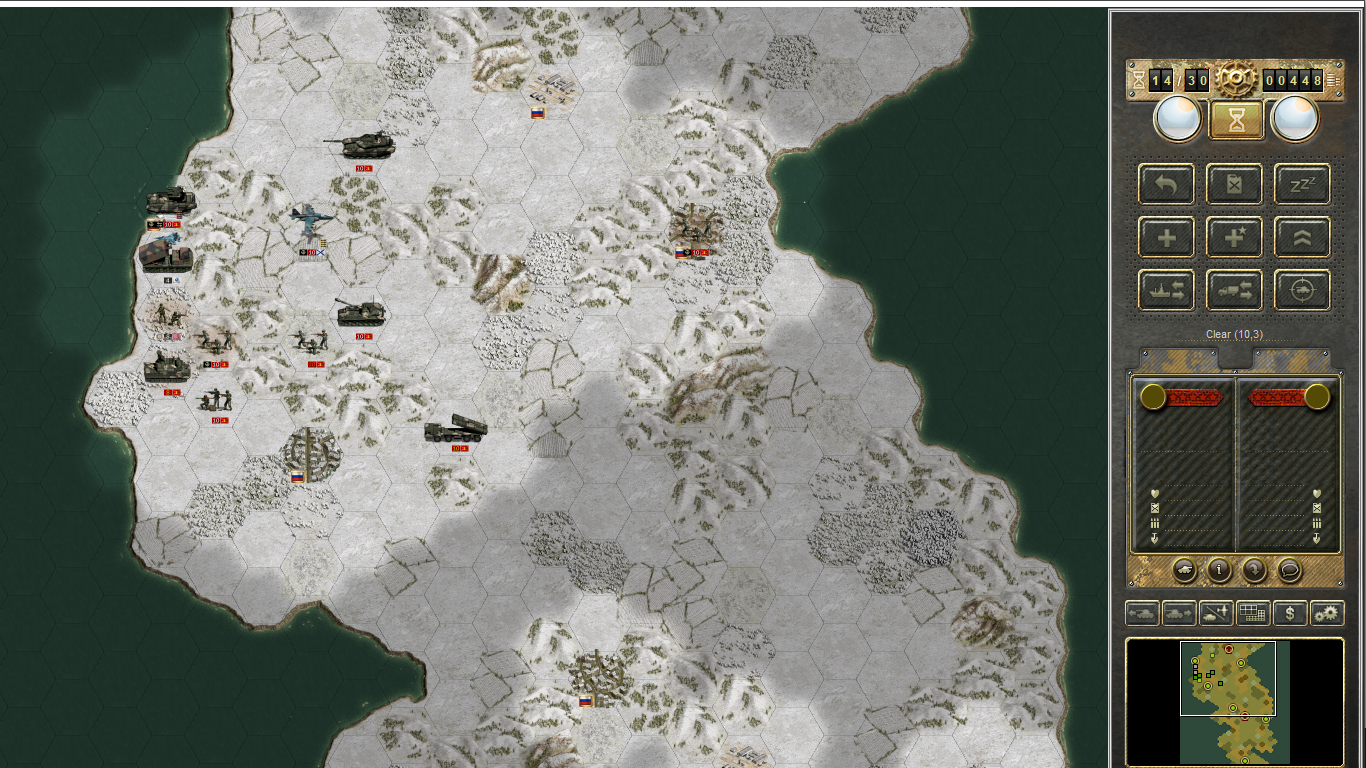
Task: Click the plain plus replacements button
Action: pos(1166,237)
